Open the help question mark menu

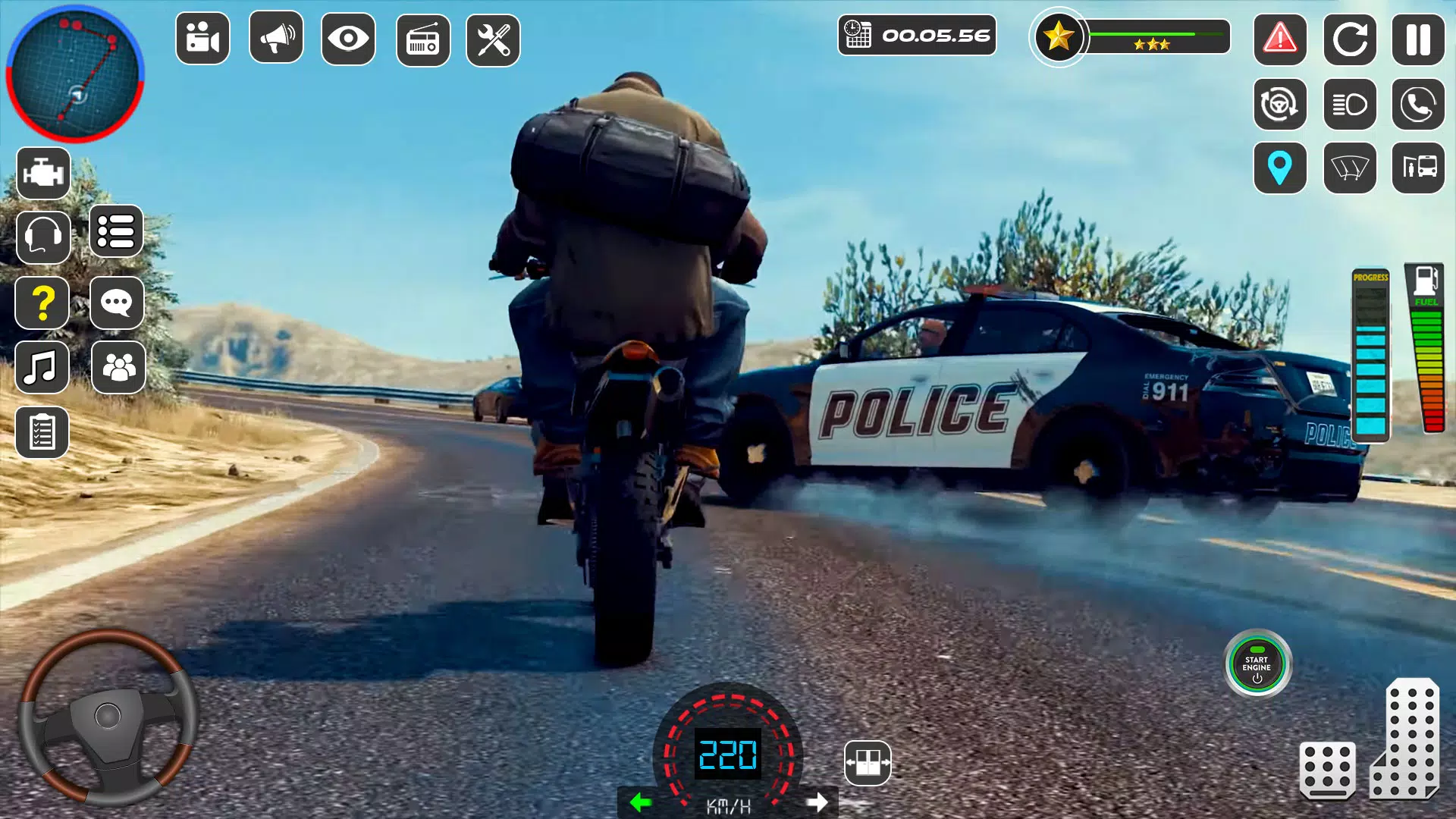tap(42, 302)
